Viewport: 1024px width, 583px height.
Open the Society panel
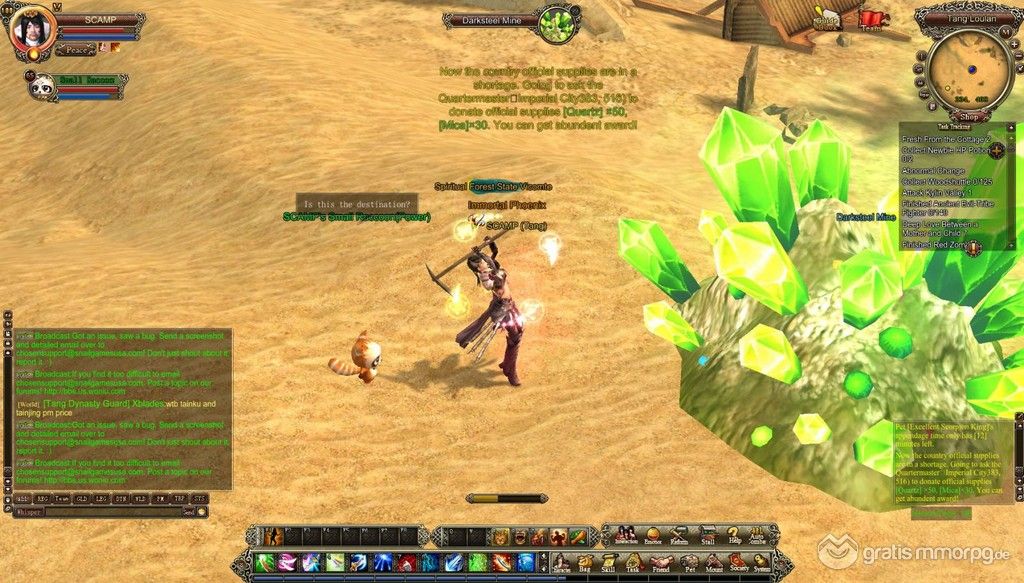pos(738,562)
